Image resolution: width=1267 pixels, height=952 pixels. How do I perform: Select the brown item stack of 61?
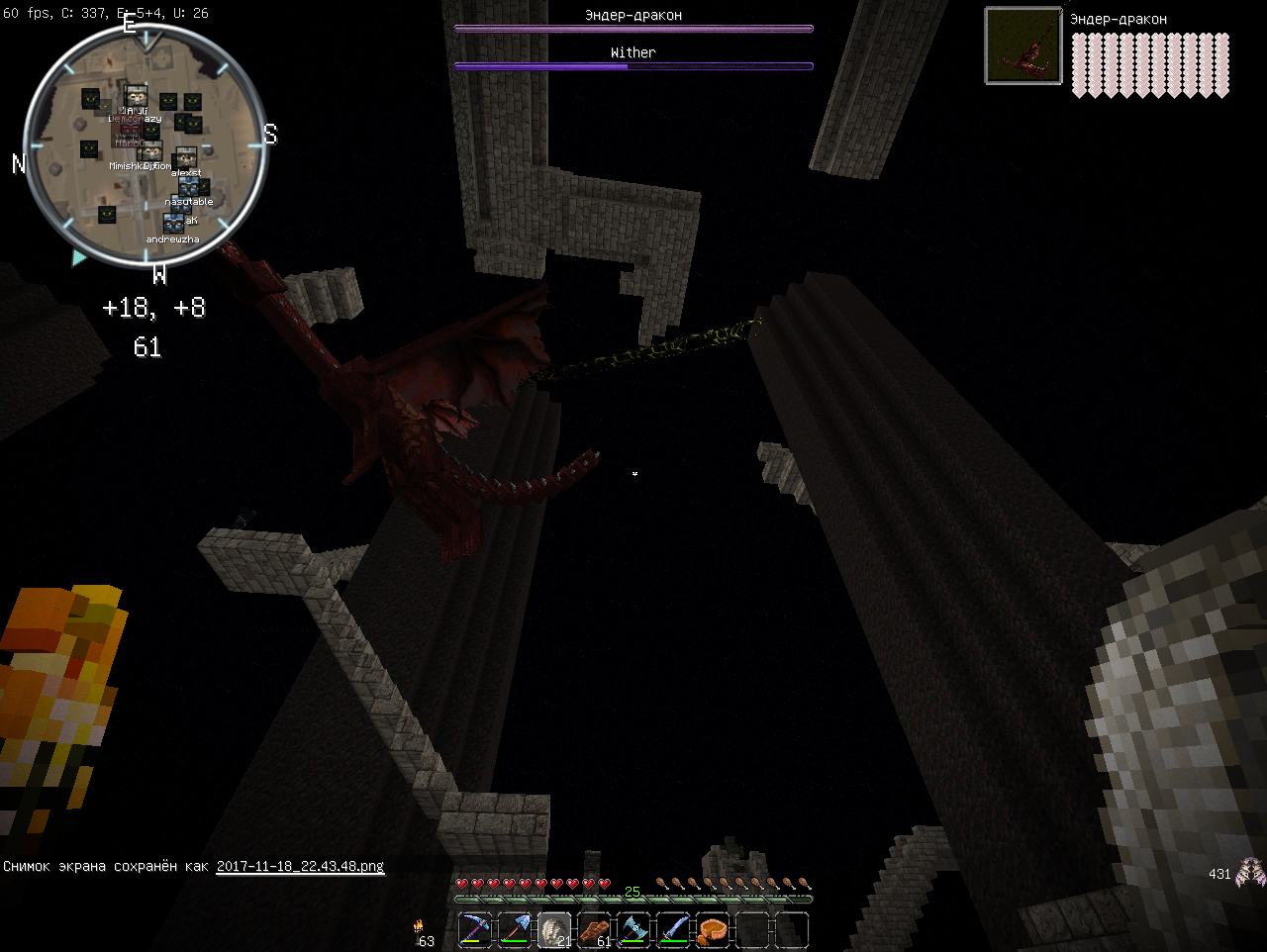click(595, 930)
